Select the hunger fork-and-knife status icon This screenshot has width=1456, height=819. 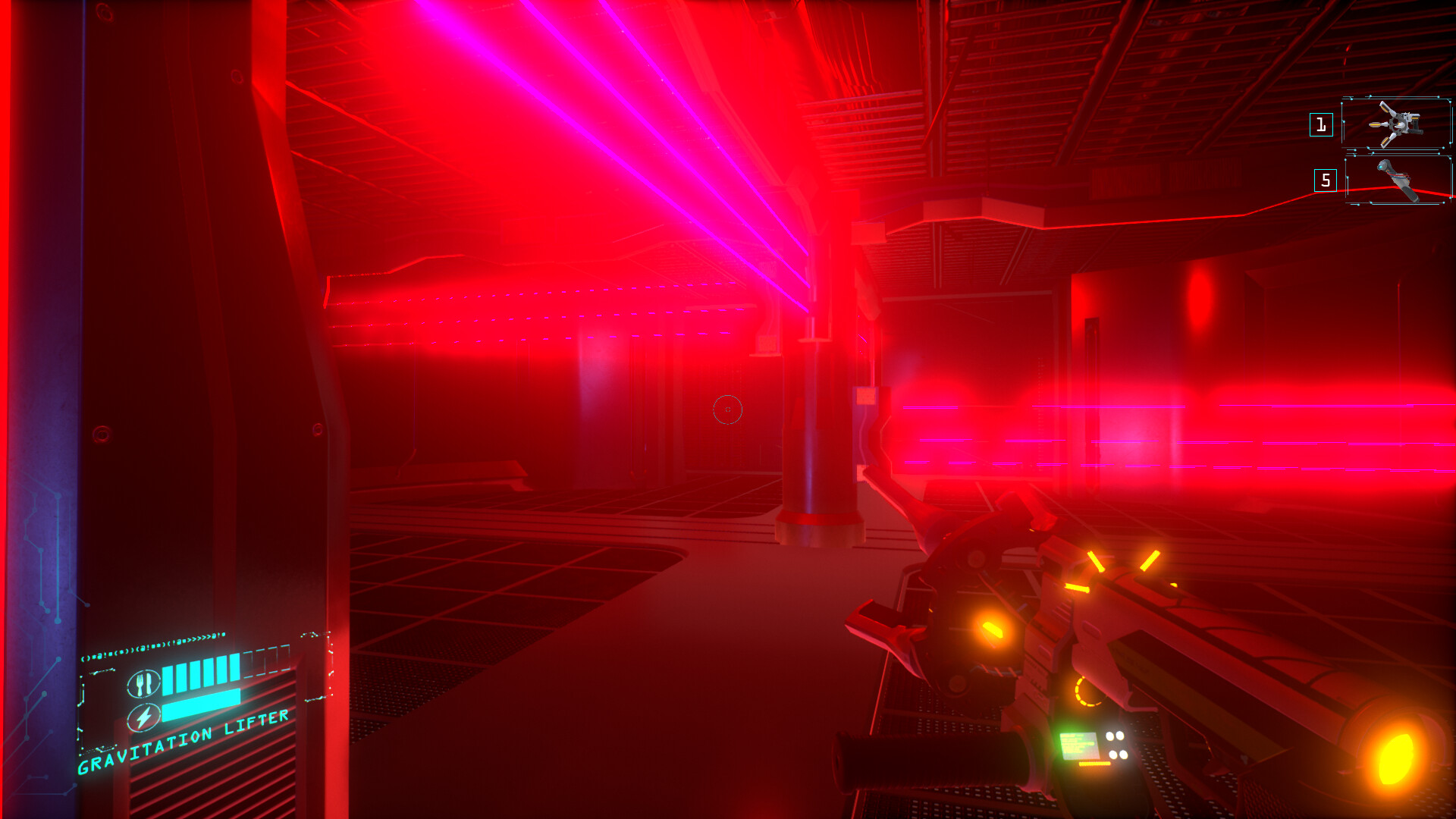(143, 683)
